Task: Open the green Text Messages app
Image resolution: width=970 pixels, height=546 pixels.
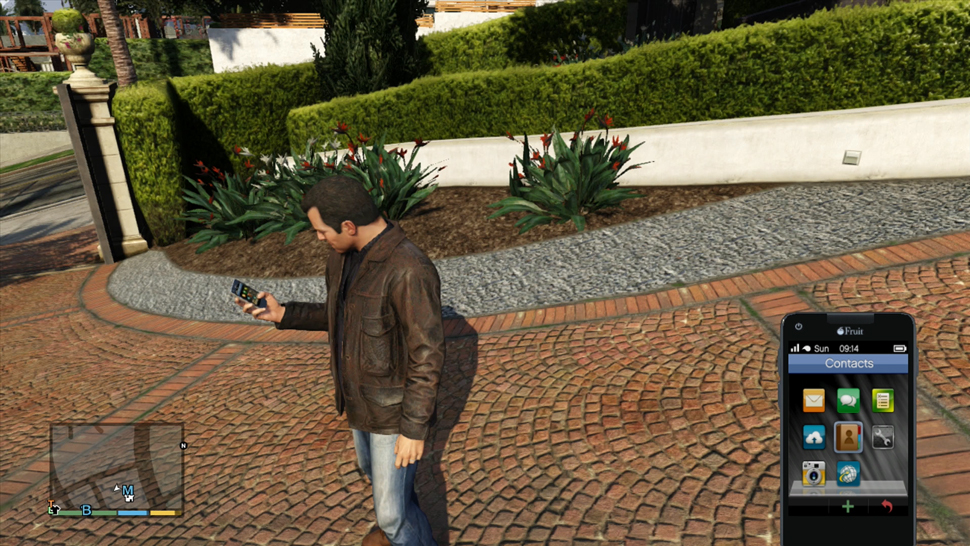Action: [x=848, y=401]
